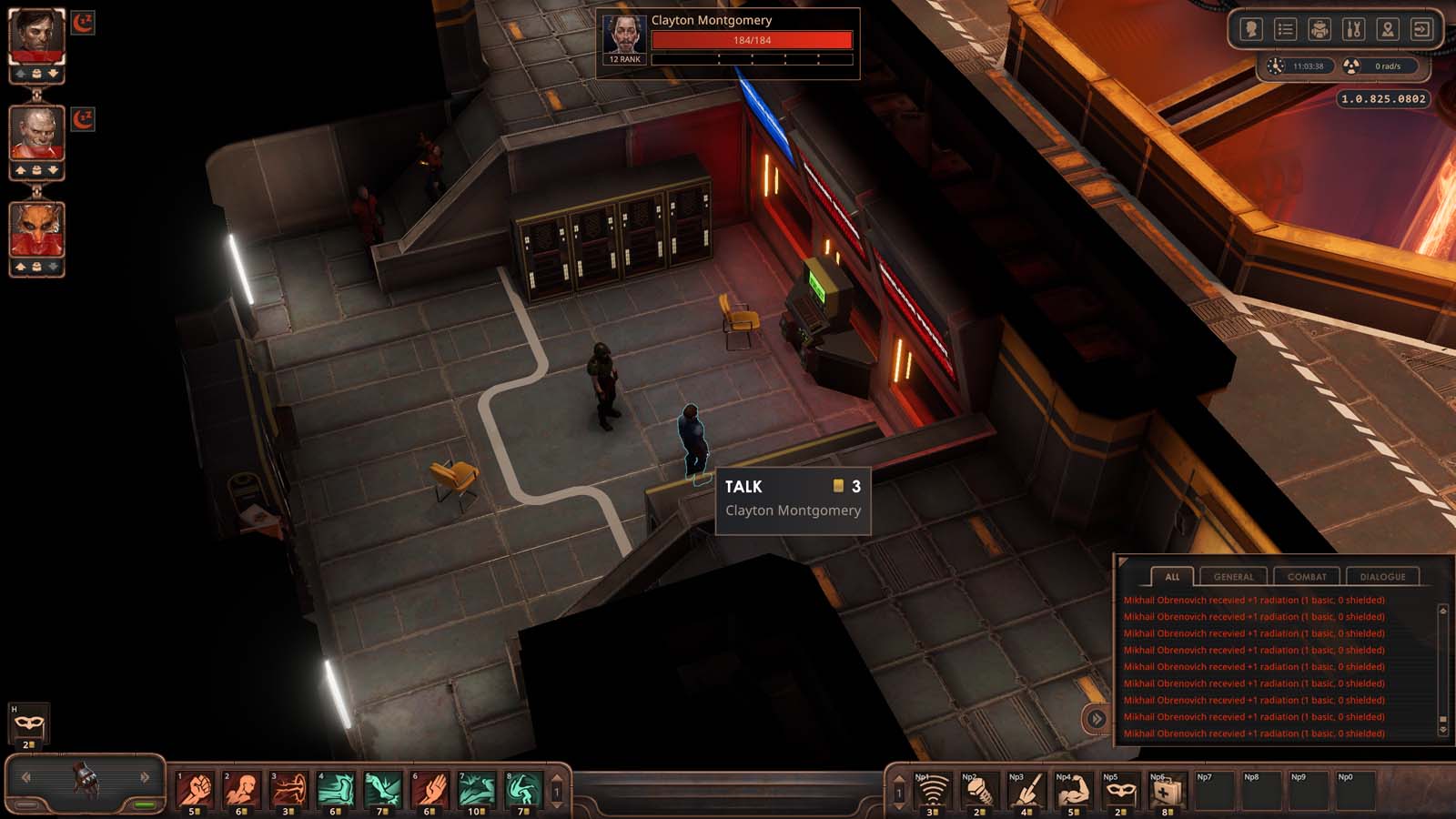1456x819 pixels.
Task: Collapse the message log with arrow button
Action: coord(1097,719)
